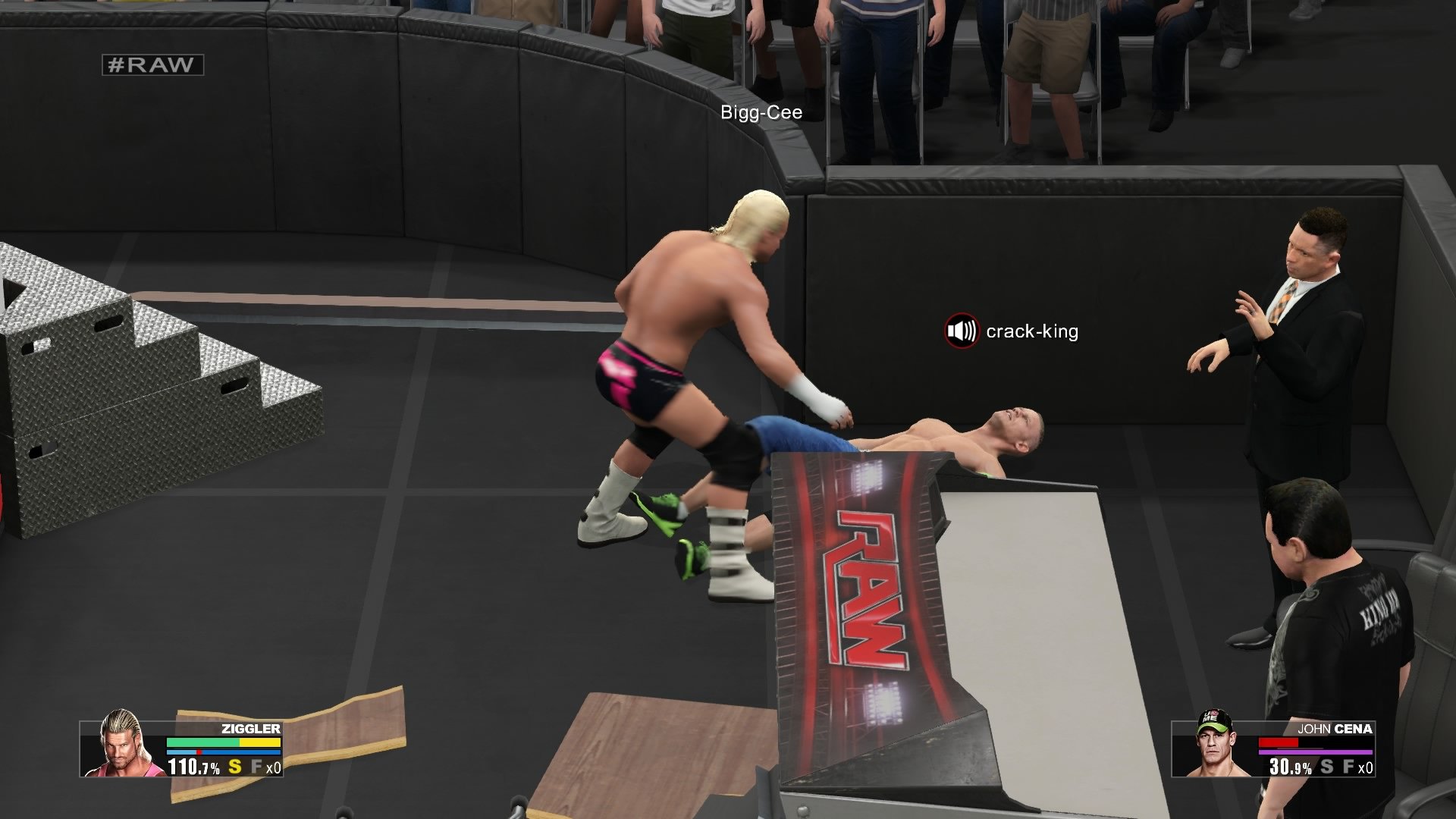Click the Bigg-Cee player name
Viewport: 1456px width, 819px height.
click(761, 112)
